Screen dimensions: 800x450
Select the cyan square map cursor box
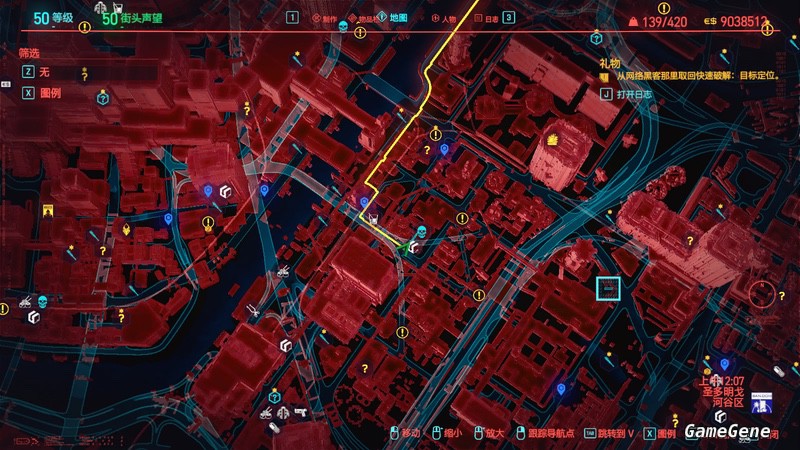(608, 288)
